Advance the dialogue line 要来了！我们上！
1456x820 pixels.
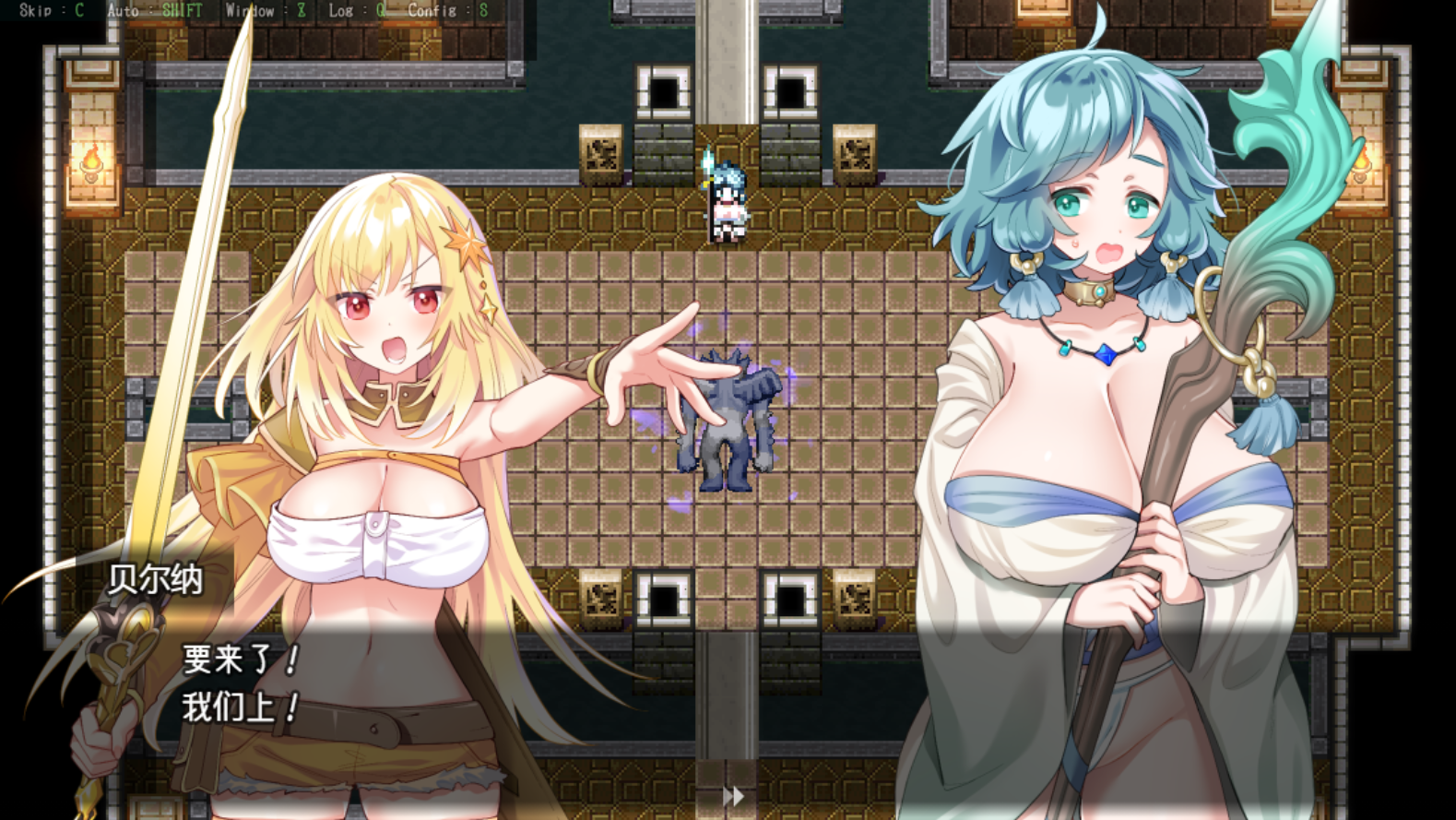242,683
